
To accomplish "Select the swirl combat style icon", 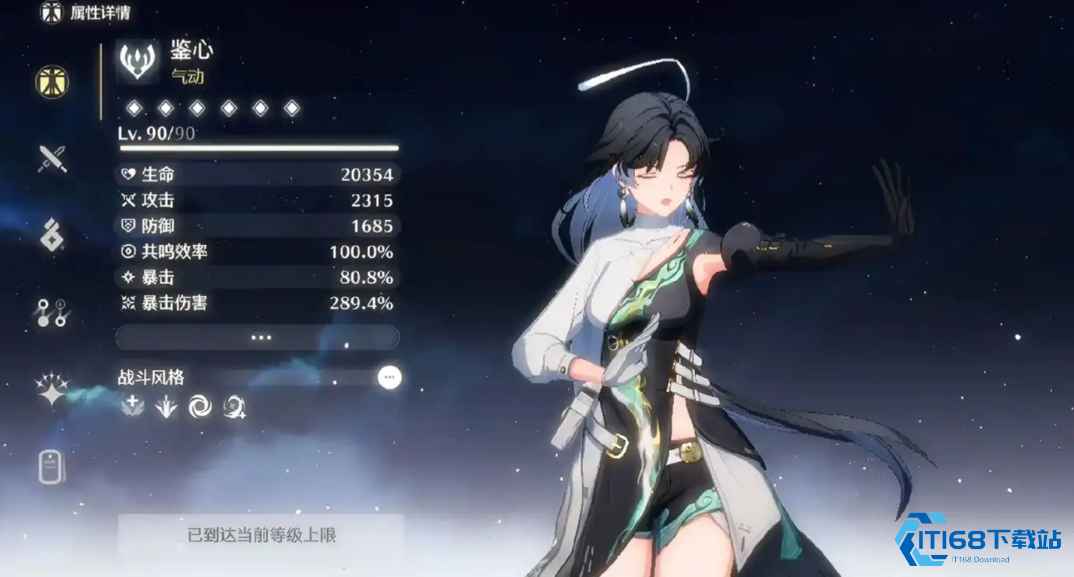I will pos(200,406).
